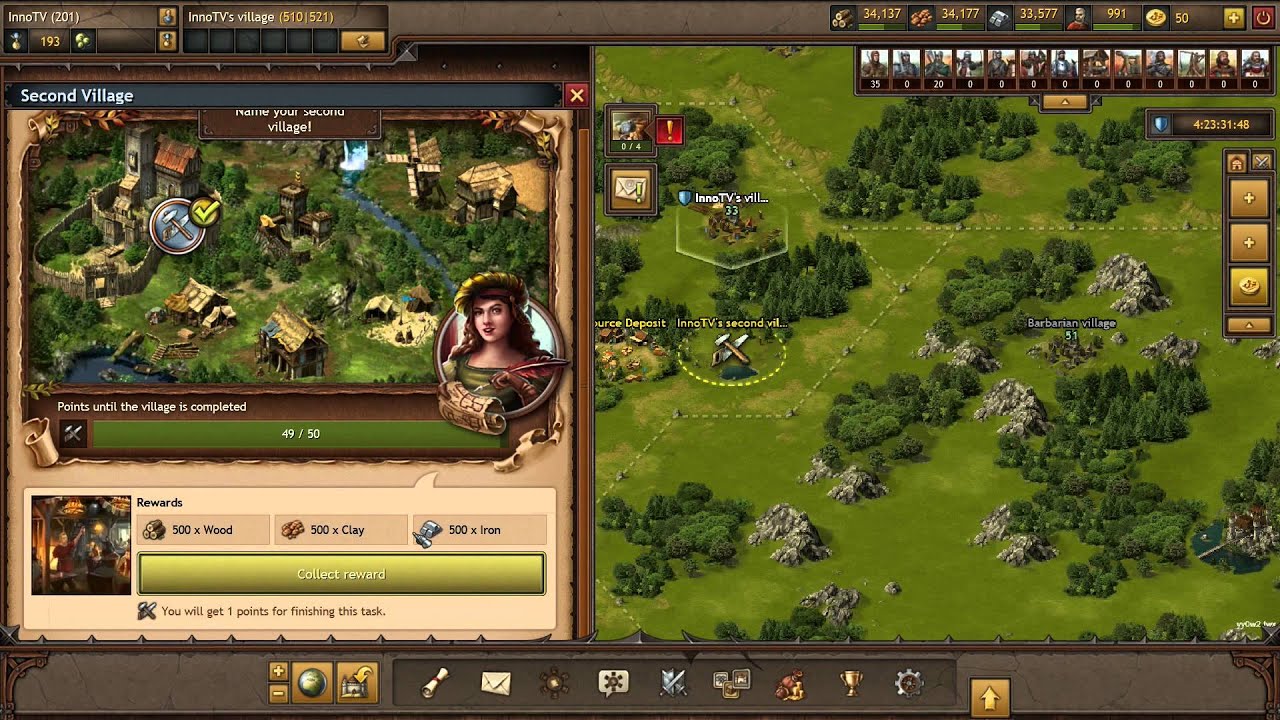Screen dimensions: 1280x720
Task: Open the crossed swords army icon
Action: click(x=672, y=684)
